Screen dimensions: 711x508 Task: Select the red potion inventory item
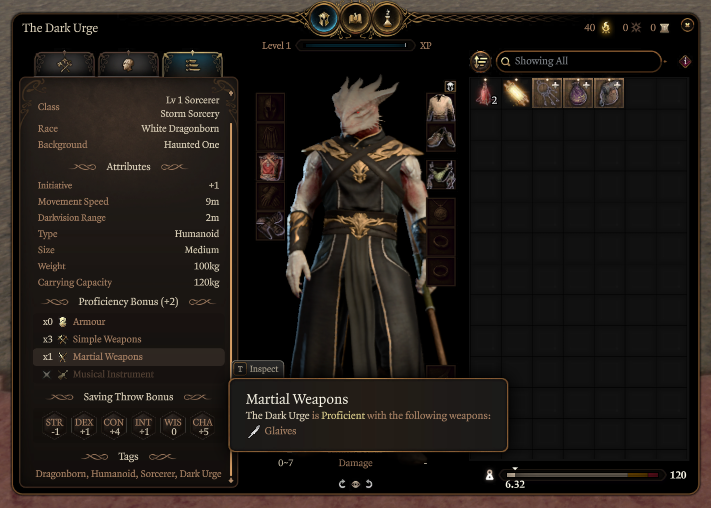point(485,93)
